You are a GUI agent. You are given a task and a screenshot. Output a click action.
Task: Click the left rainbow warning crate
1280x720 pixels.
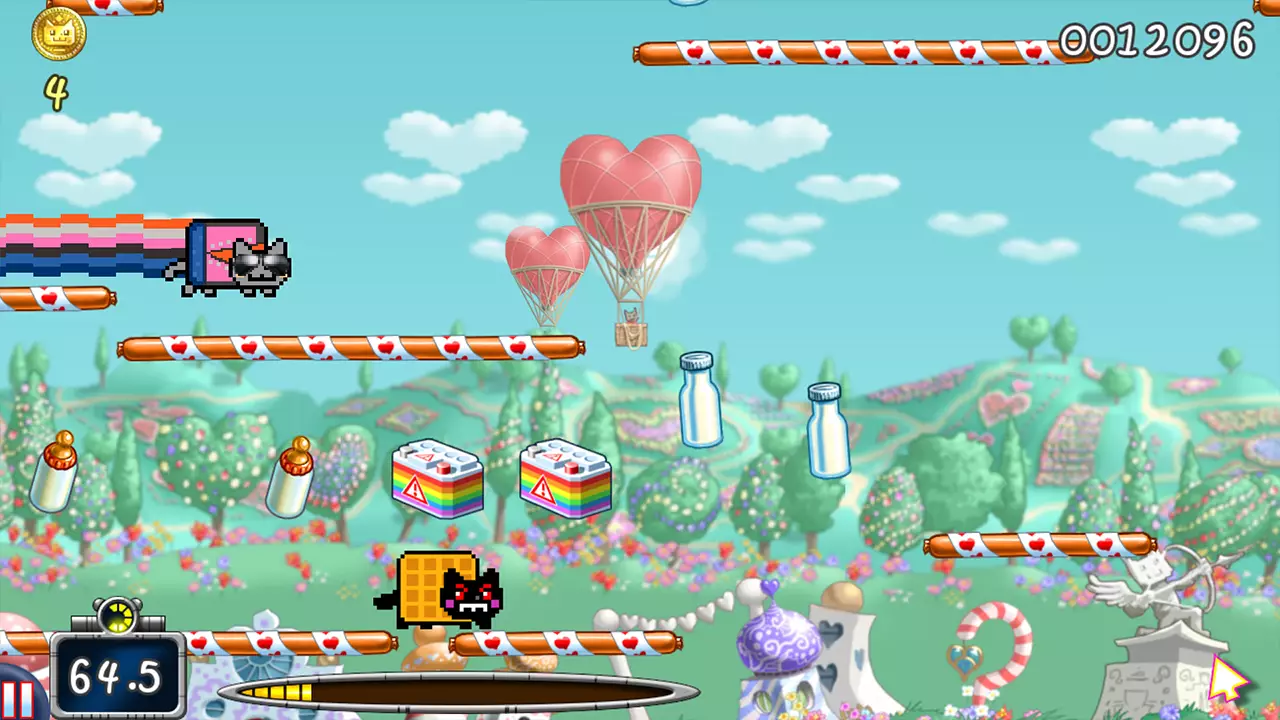(438, 483)
